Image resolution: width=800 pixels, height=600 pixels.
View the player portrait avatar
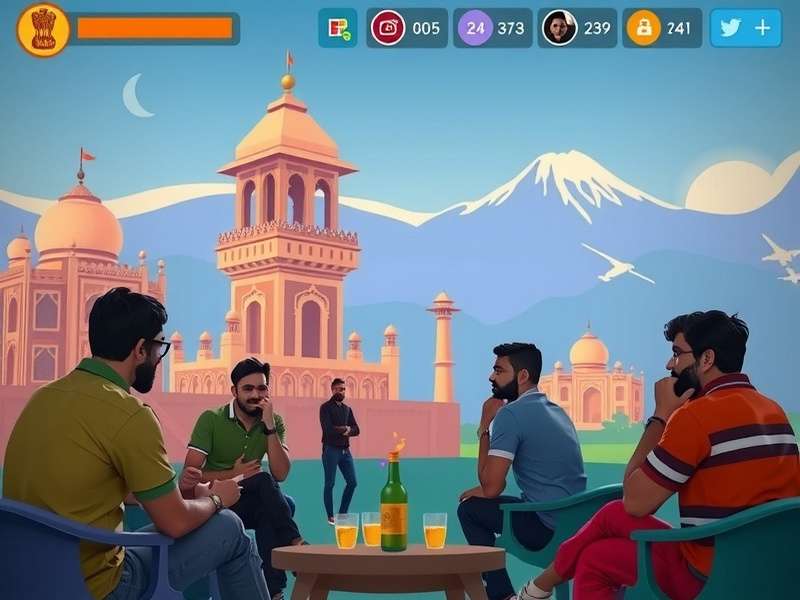560,28
